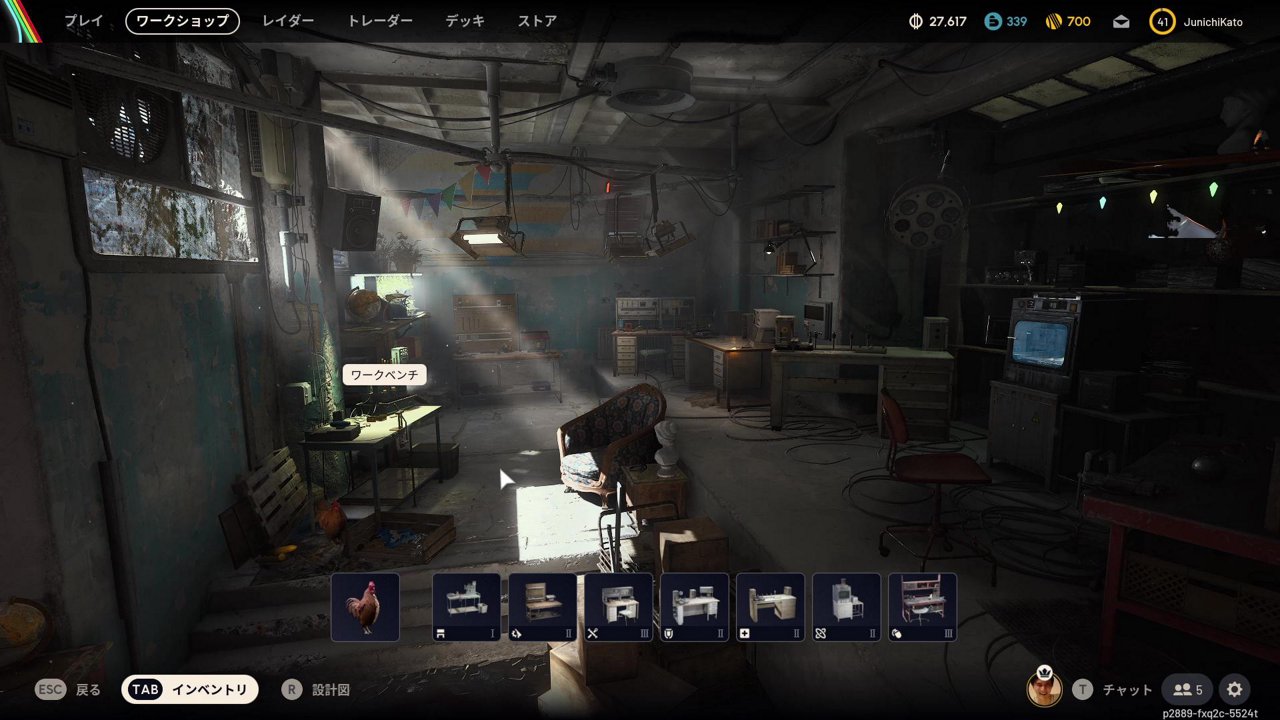Image resolution: width=1280 pixels, height=720 pixels.
Task: Open the ストア tab
Action: pos(537,21)
